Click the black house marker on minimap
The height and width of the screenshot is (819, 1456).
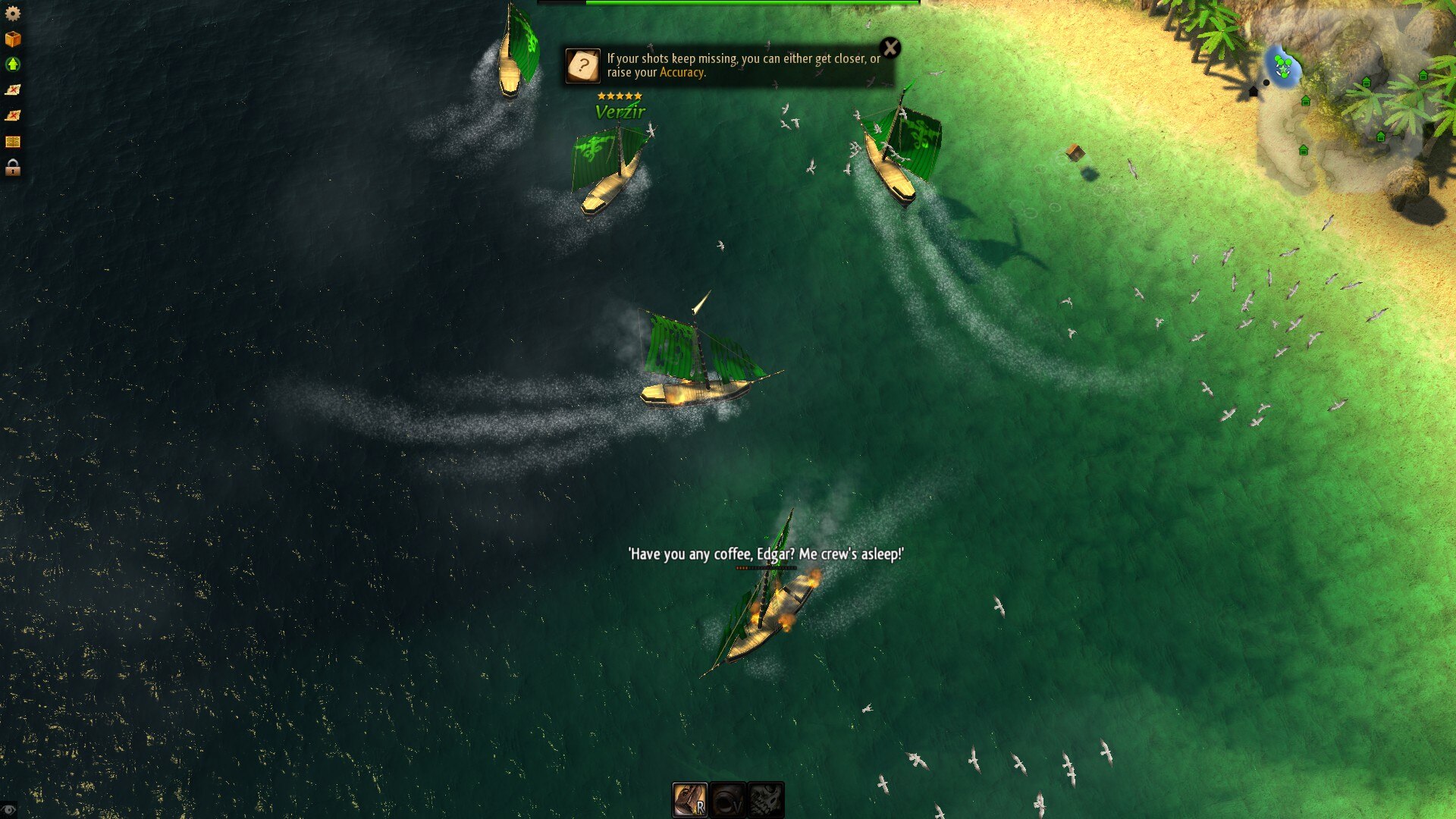pyautogui.click(x=1253, y=92)
